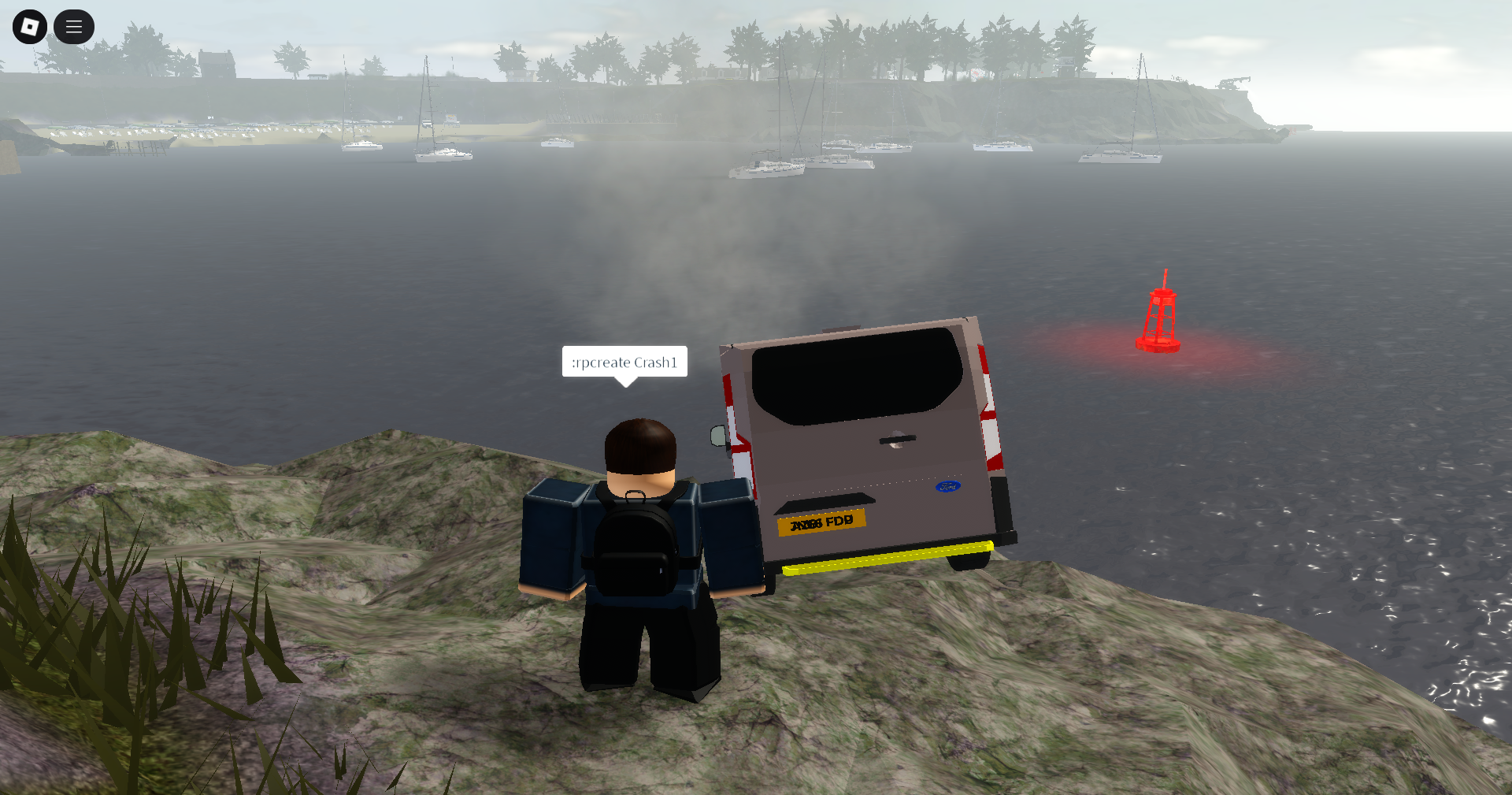Select the distant house on the cliff
The image size is (1512, 795).
click(216, 62)
